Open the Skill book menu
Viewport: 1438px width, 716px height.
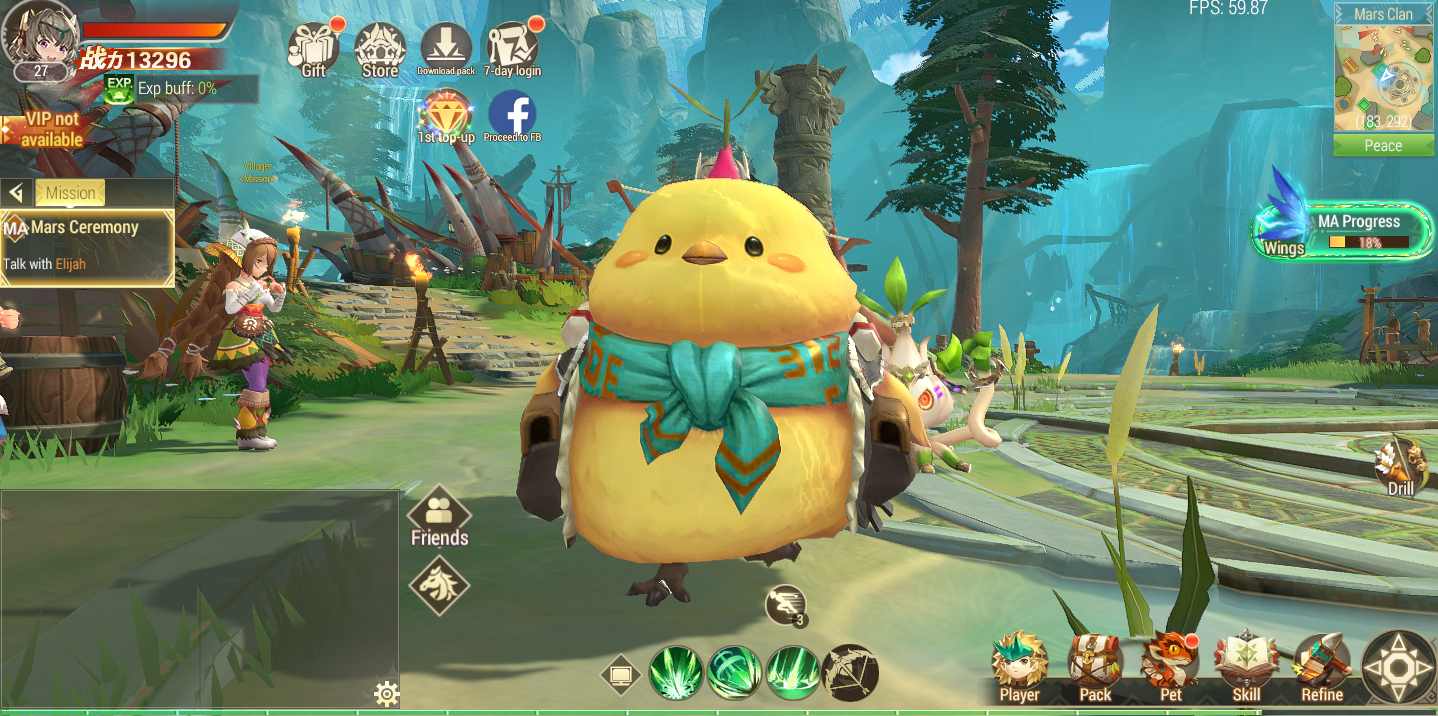(x=1246, y=667)
